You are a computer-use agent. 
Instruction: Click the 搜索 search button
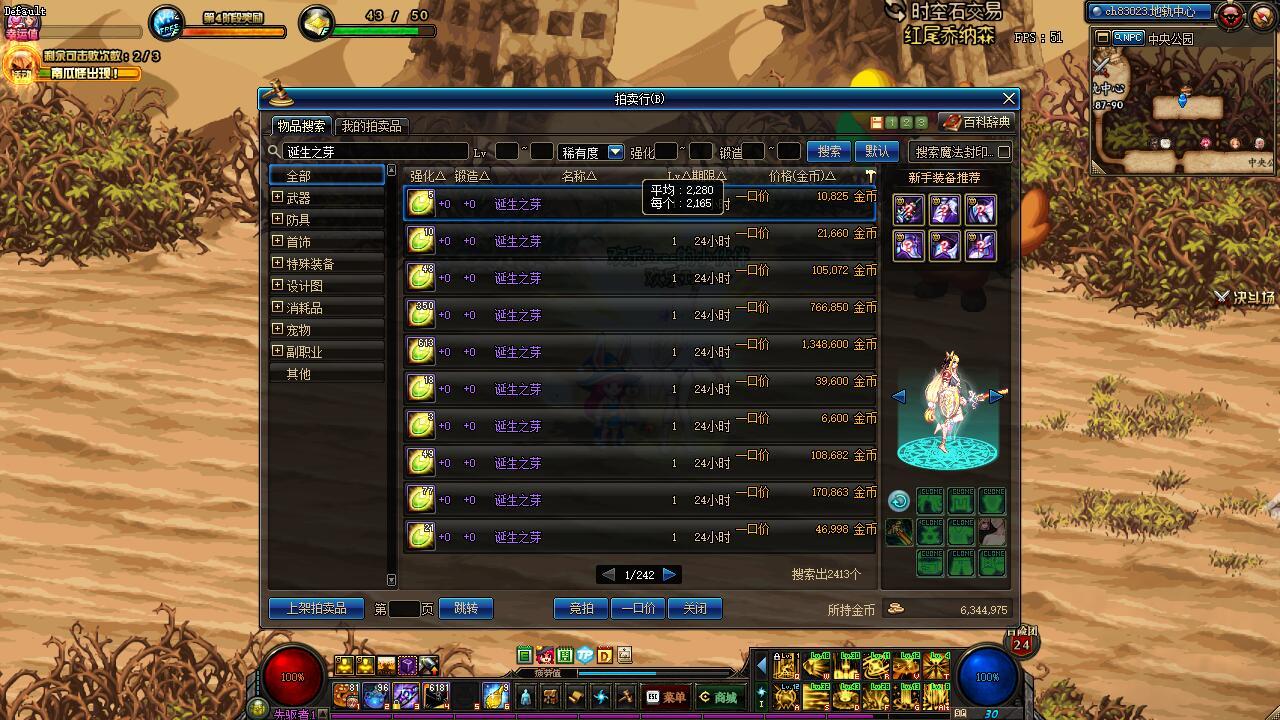829,151
